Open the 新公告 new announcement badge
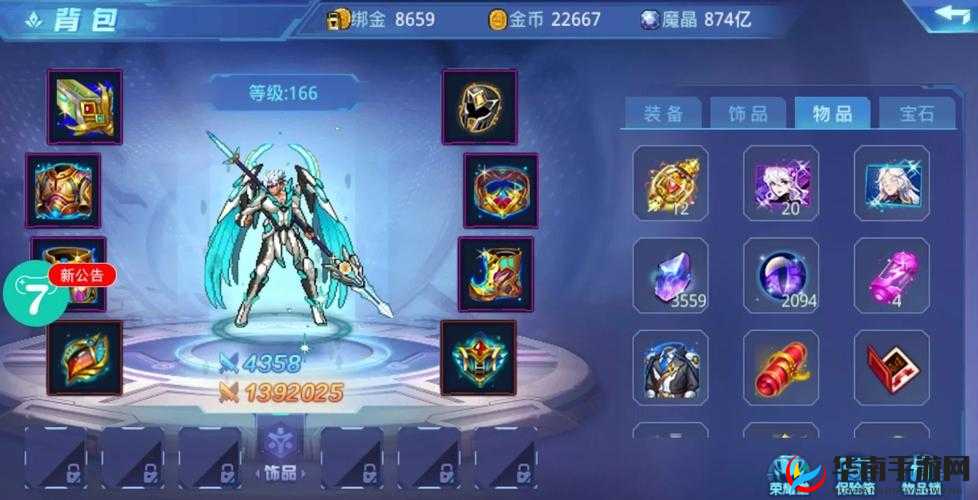This screenshot has height=500, width=978. point(82,274)
